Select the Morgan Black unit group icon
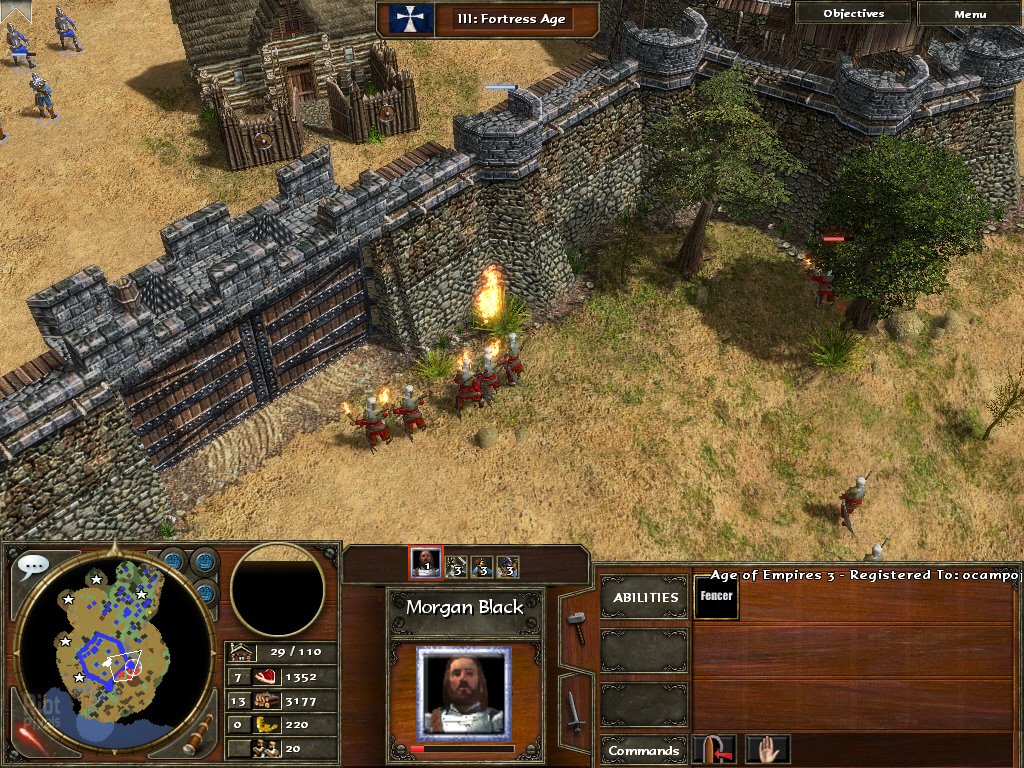This screenshot has height=768, width=1024. pos(426,563)
